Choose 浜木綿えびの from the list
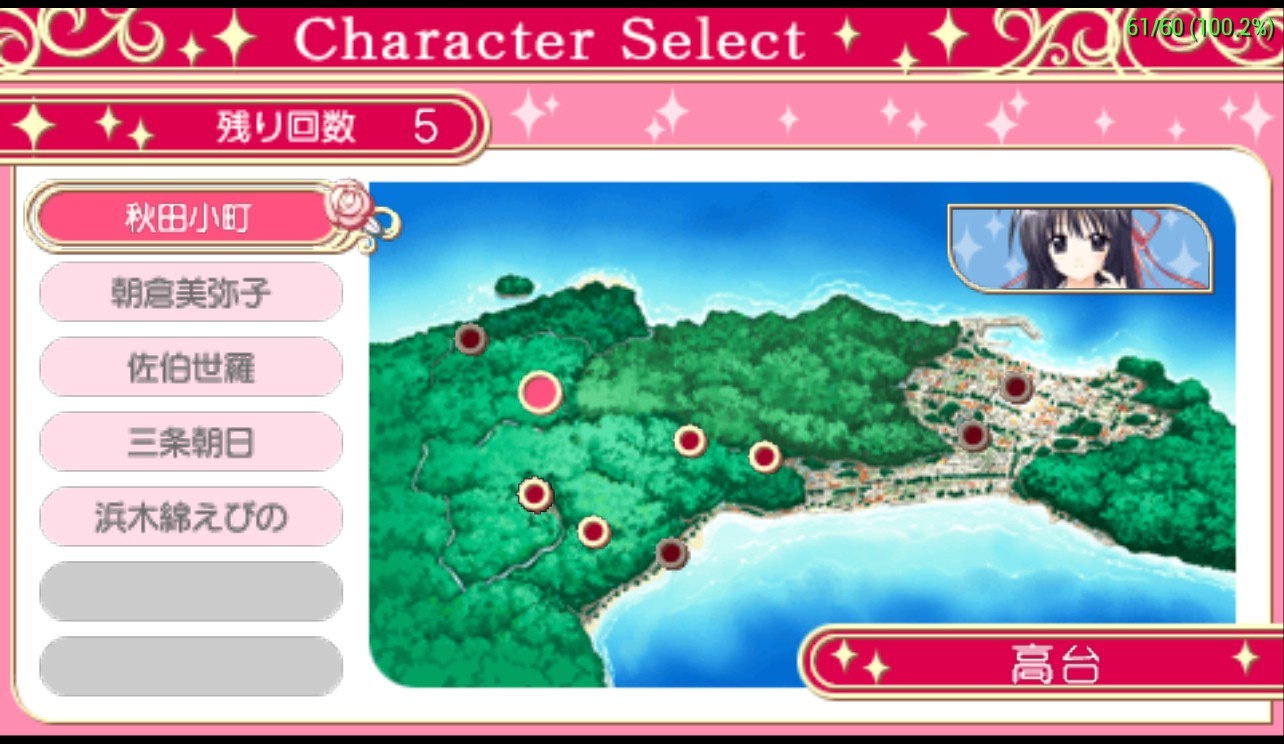The height and width of the screenshot is (744, 1284). 190,517
